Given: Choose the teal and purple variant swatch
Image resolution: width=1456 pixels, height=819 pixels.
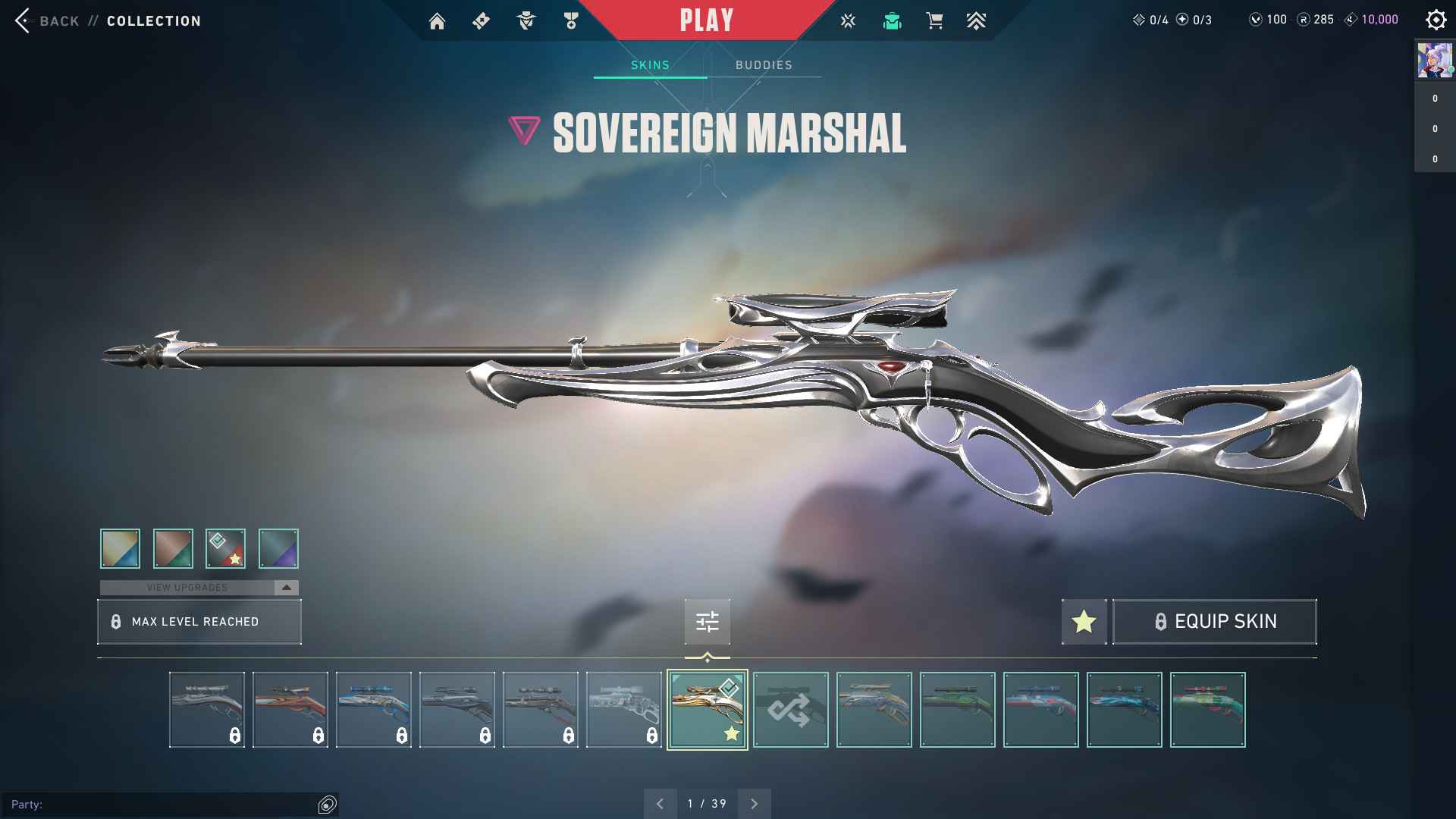Looking at the screenshot, I should pyautogui.click(x=278, y=548).
